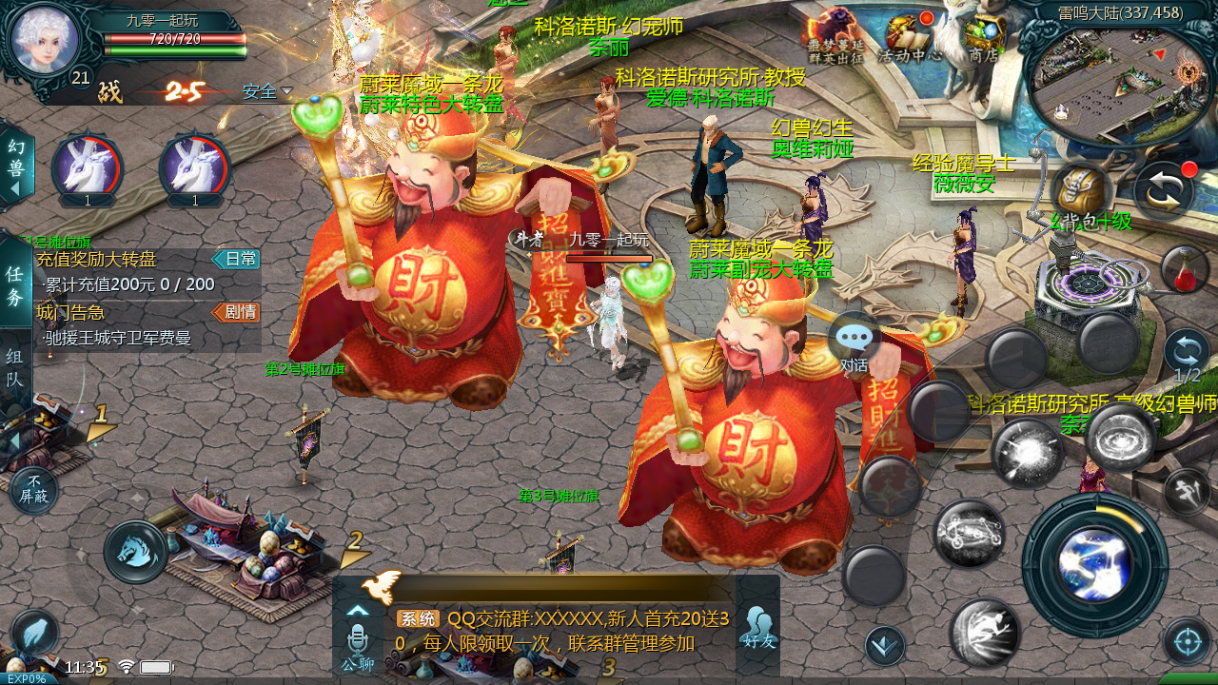Tap the 公聊 public chat microphone
Image resolution: width=1218 pixels, height=685 pixels.
[x=357, y=641]
